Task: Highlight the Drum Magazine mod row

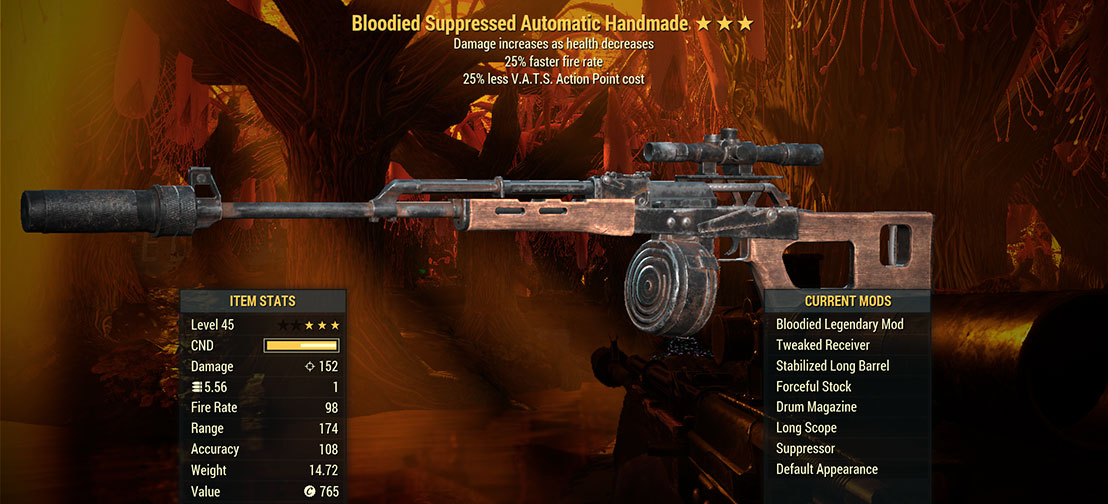Action: tap(816, 407)
